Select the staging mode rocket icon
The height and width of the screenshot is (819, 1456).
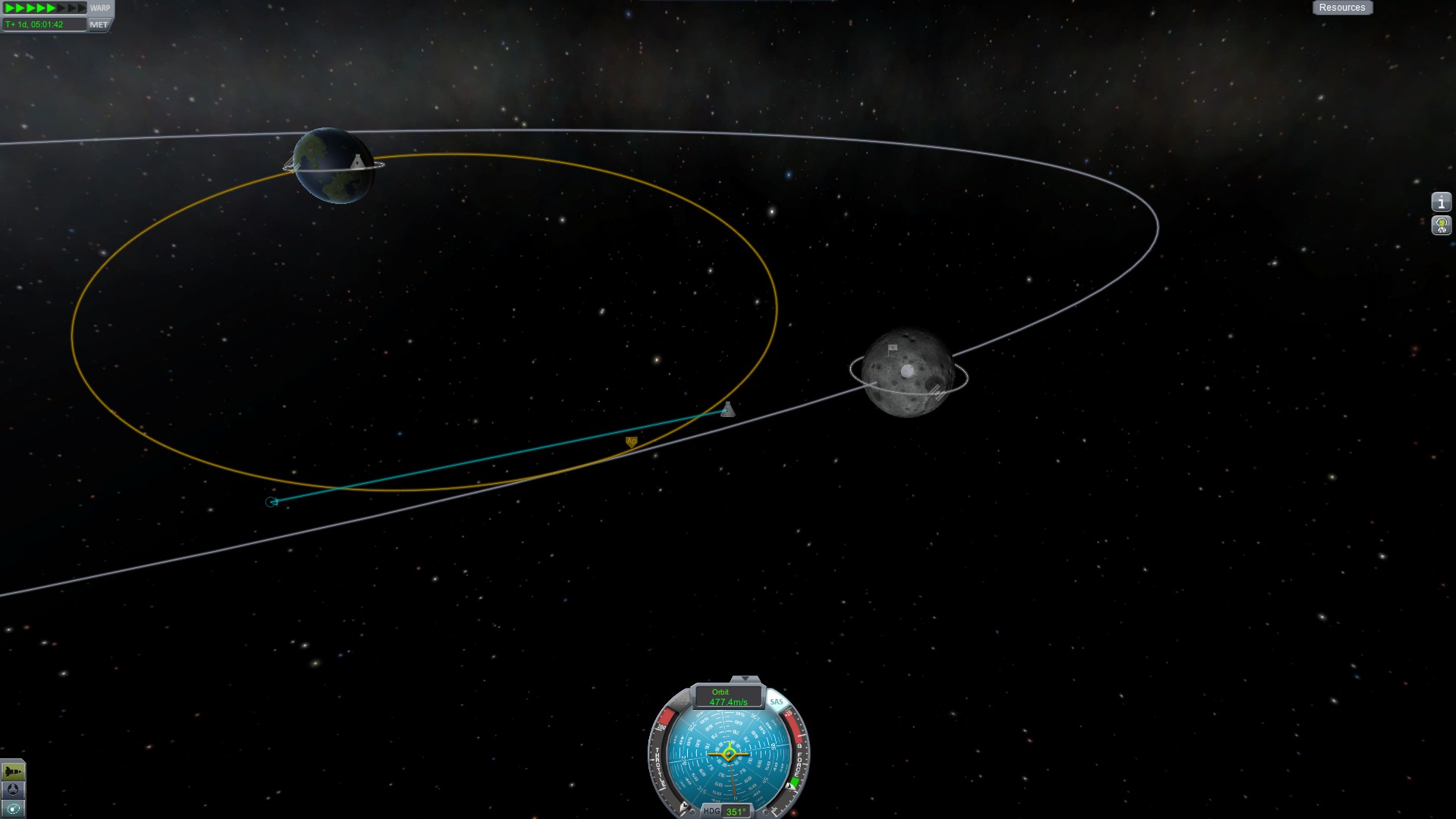pyautogui.click(x=13, y=772)
